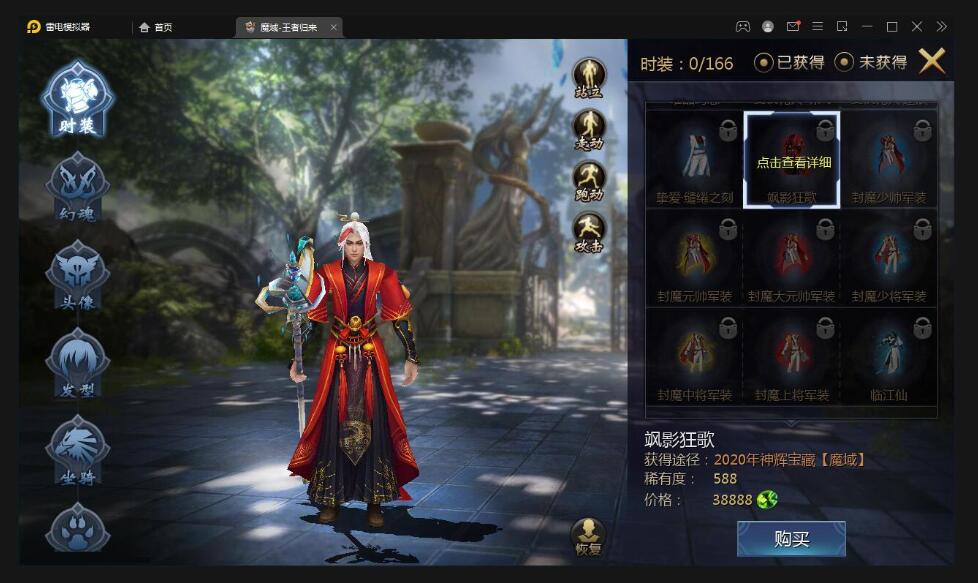
Task: Pick the 封魔大元帅军装 costume
Action: coord(792,258)
